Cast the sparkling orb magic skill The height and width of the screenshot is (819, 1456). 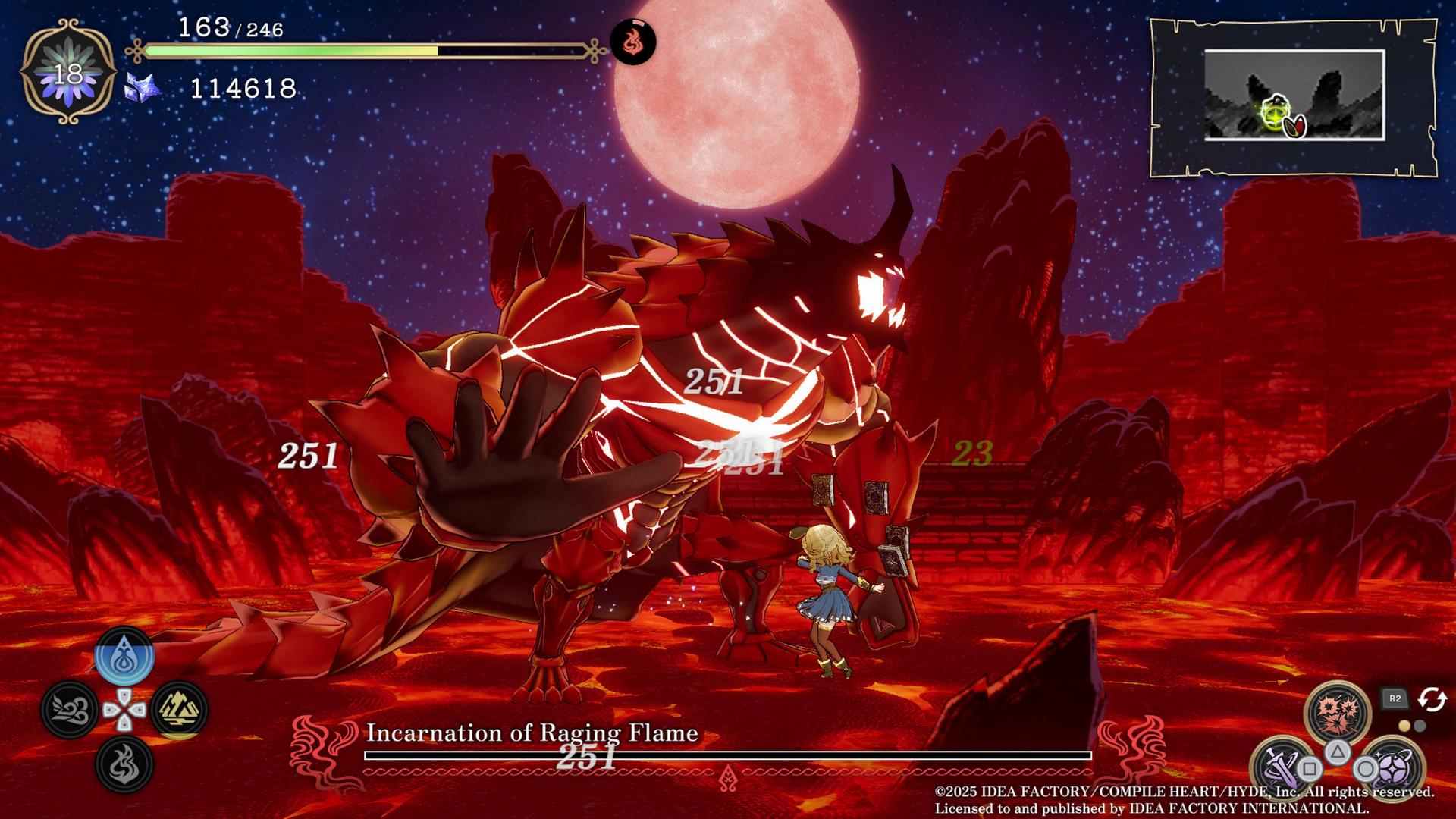tap(1394, 768)
